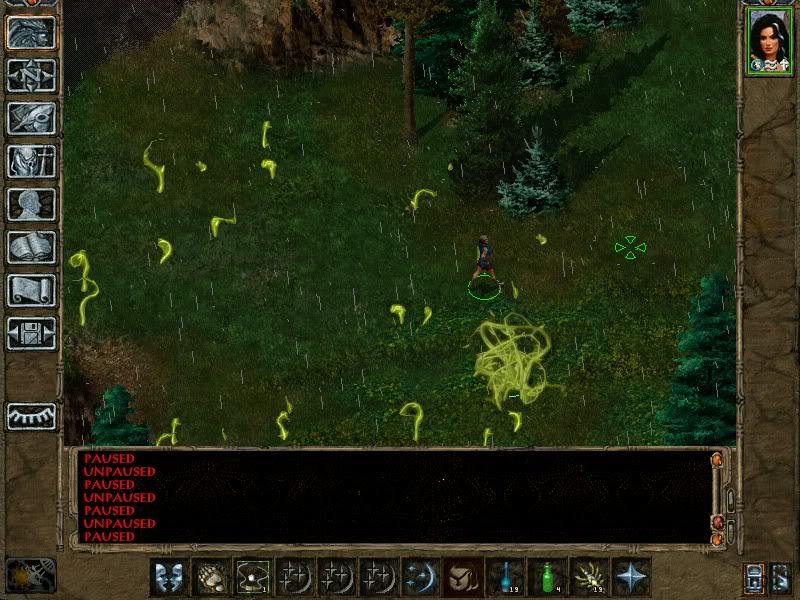
Task: Activate the twin masks talk button
Action: pyautogui.click(x=166, y=577)
